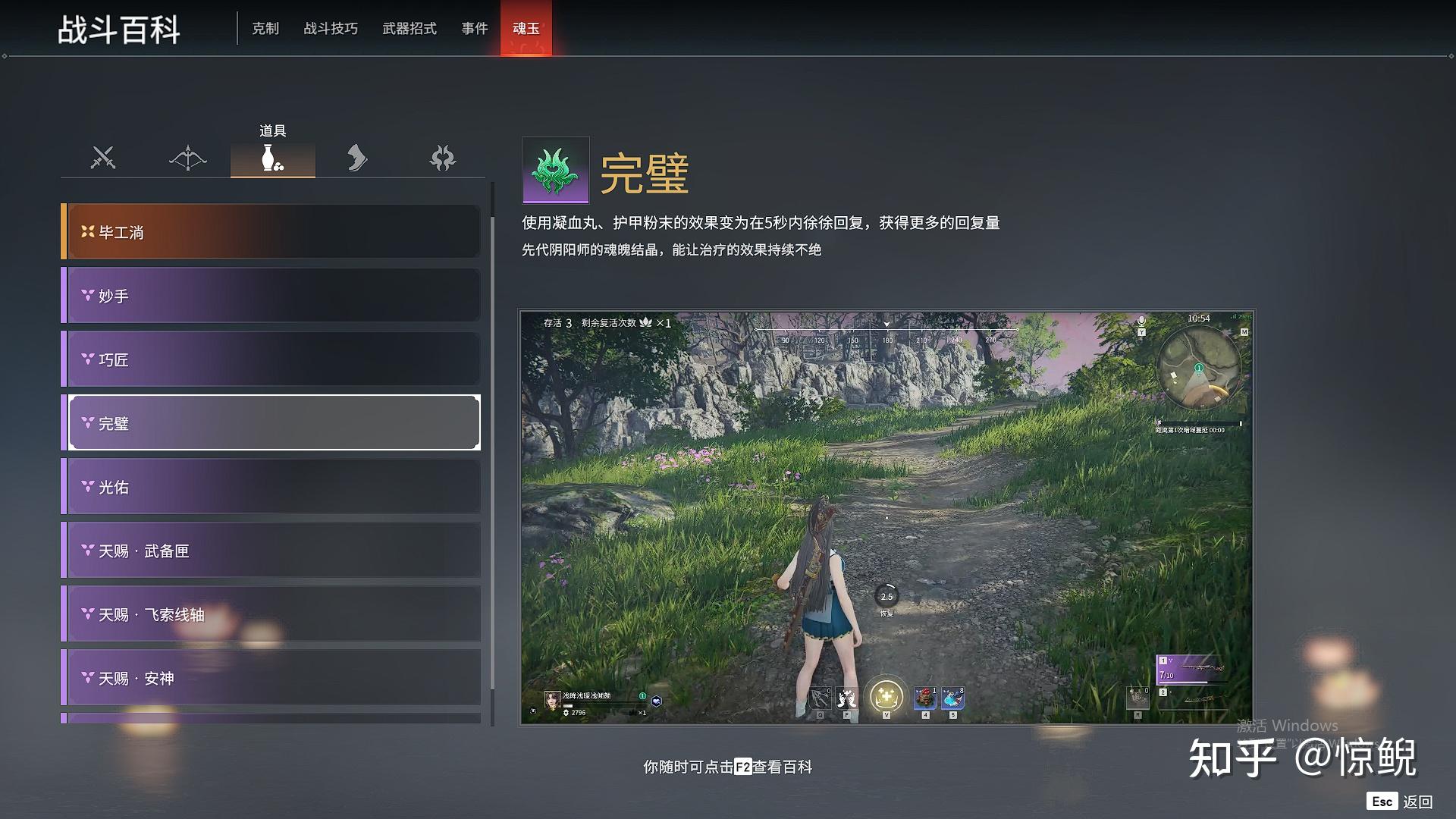1456x819 pixels.
Task: Select the 光佑 soul jade
Action: (273, 487)
